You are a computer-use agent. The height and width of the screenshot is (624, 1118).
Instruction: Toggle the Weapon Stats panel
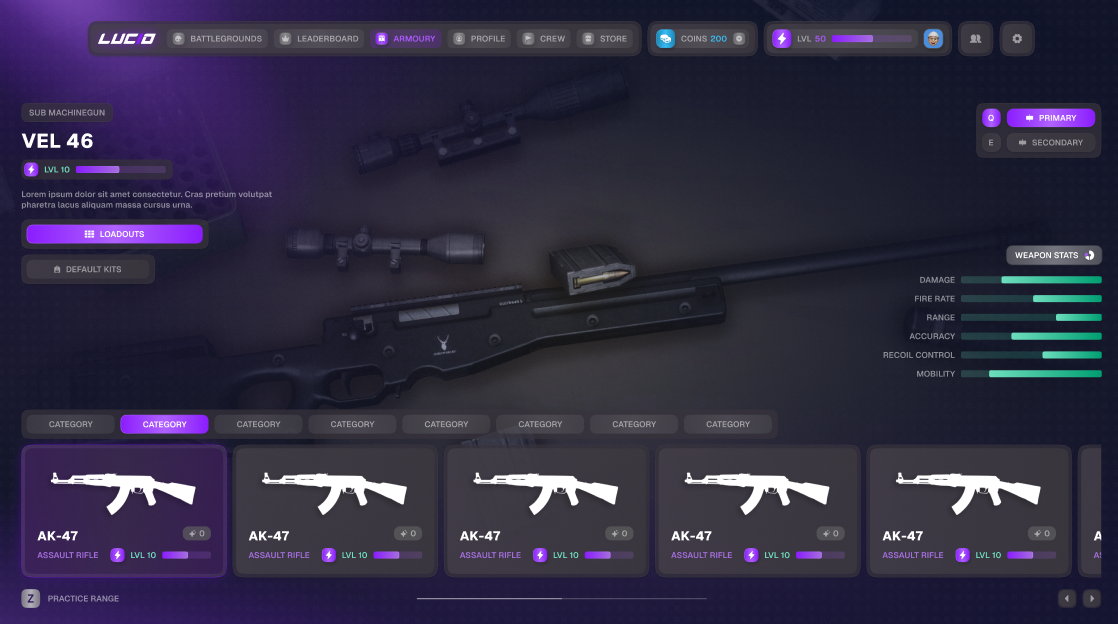point(1053,255)
